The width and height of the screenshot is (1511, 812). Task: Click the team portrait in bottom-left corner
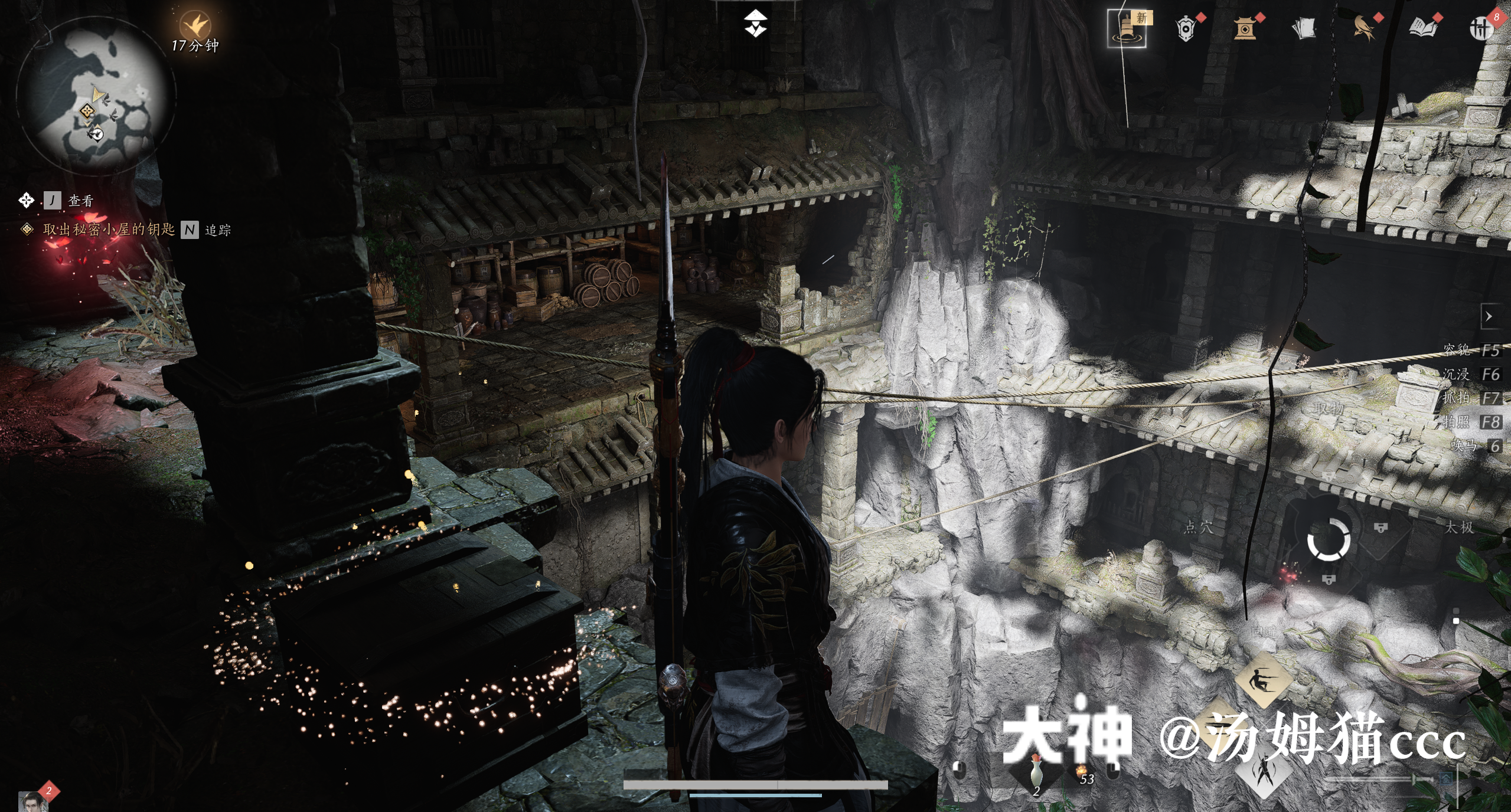click(31, 801)
